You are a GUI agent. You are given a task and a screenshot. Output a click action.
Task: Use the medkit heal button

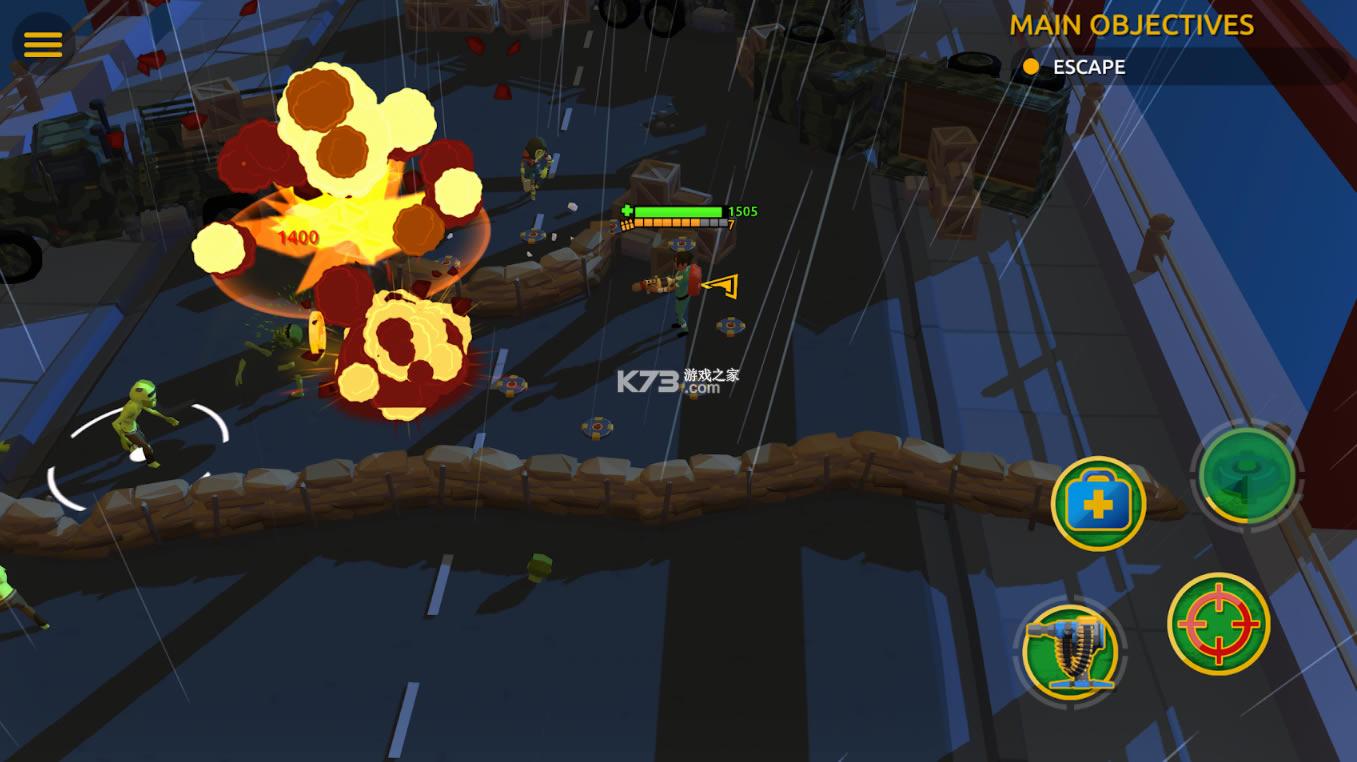pos(1098,503)
